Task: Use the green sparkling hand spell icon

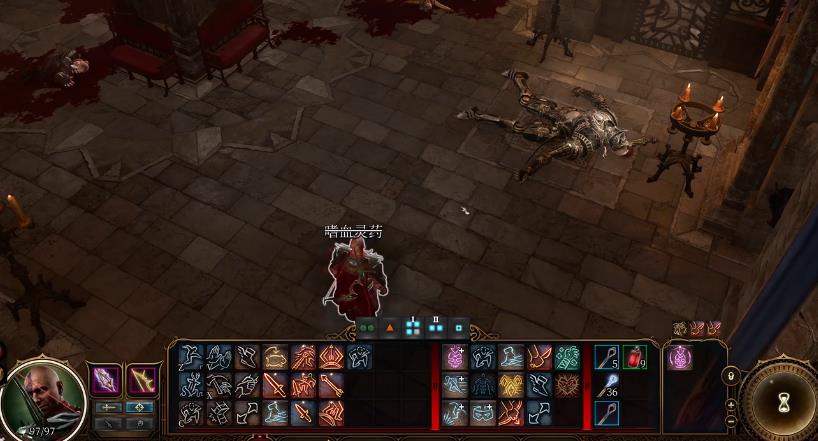Action: coord(567,357)
